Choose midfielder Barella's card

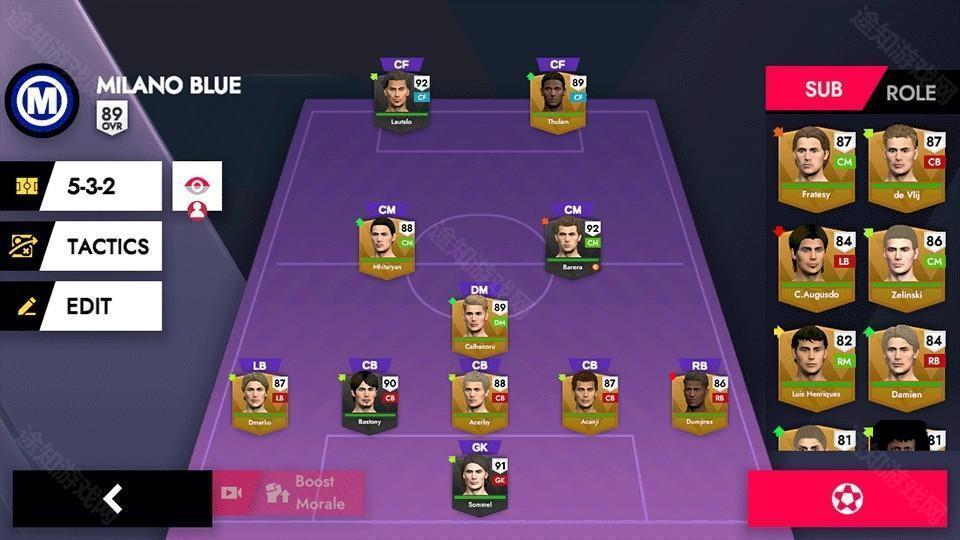tap(572, 246)
